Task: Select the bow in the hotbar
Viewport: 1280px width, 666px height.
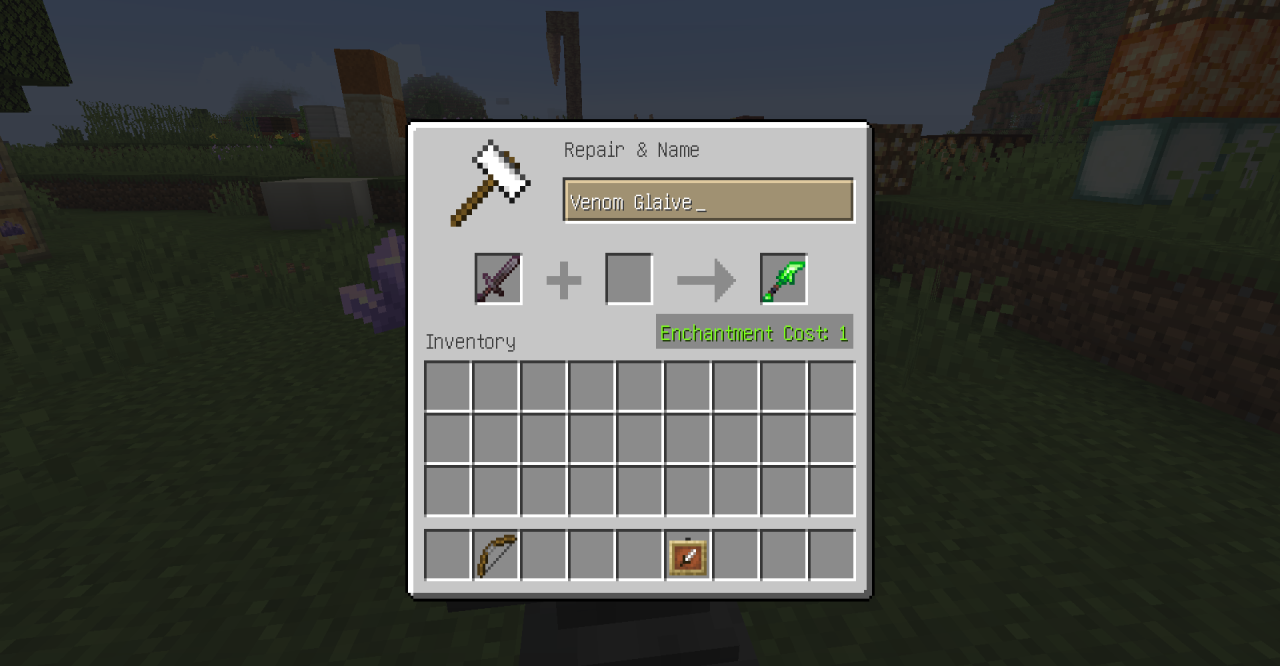Action: pos(496,556)
